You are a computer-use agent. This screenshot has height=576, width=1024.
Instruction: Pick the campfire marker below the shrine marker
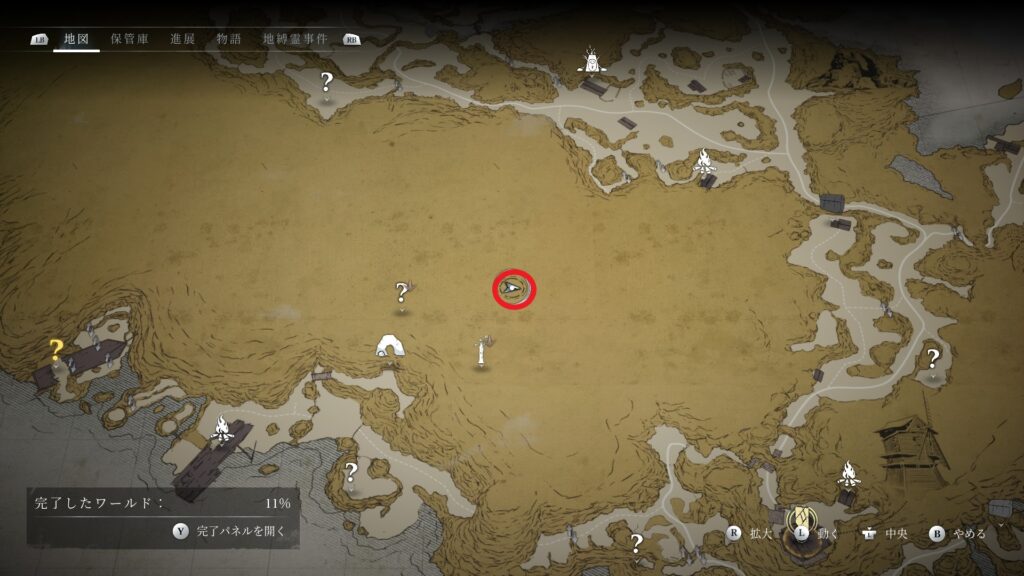click(704, 160)
